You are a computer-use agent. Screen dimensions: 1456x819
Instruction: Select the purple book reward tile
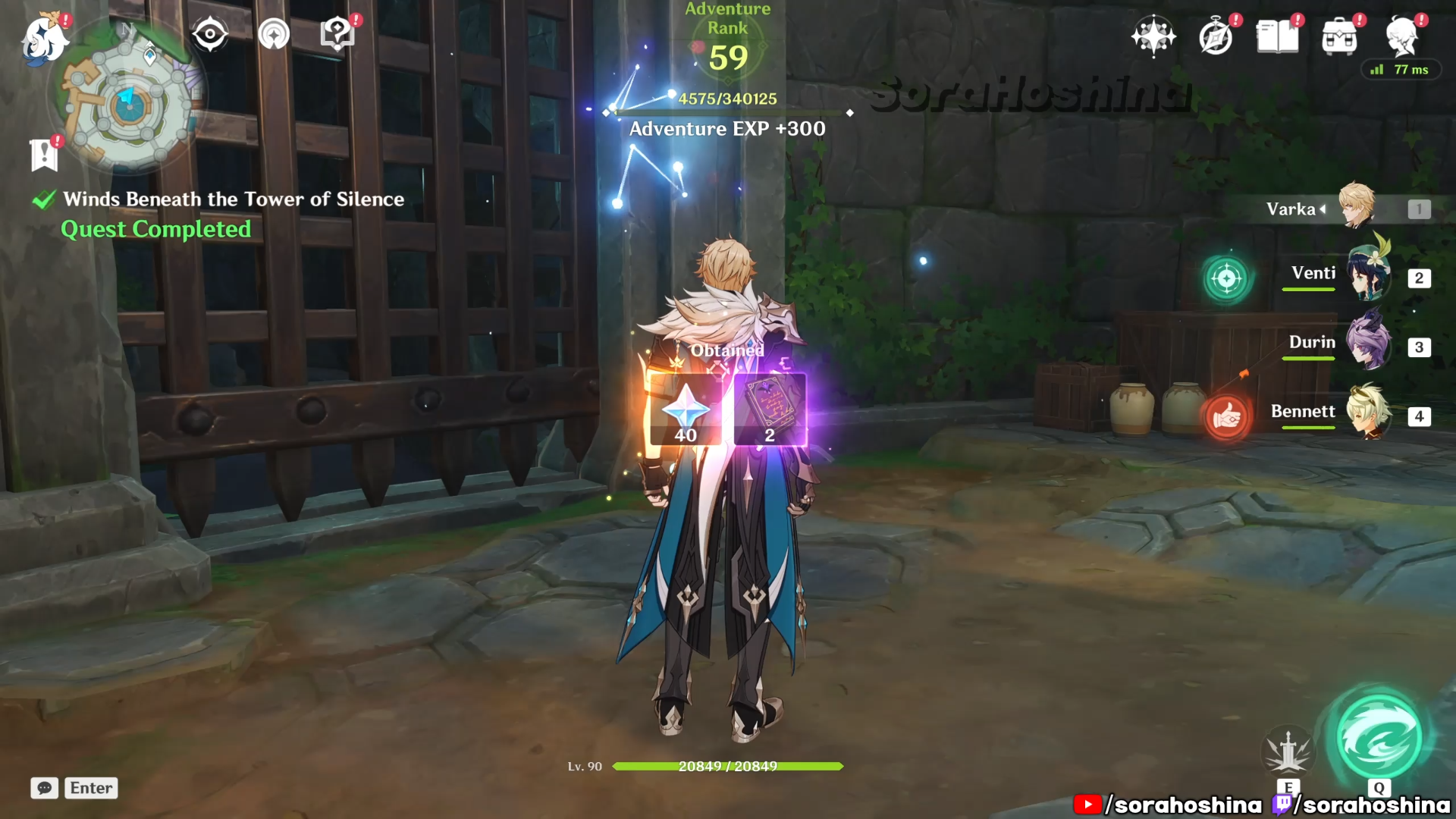tap(770, 410)
